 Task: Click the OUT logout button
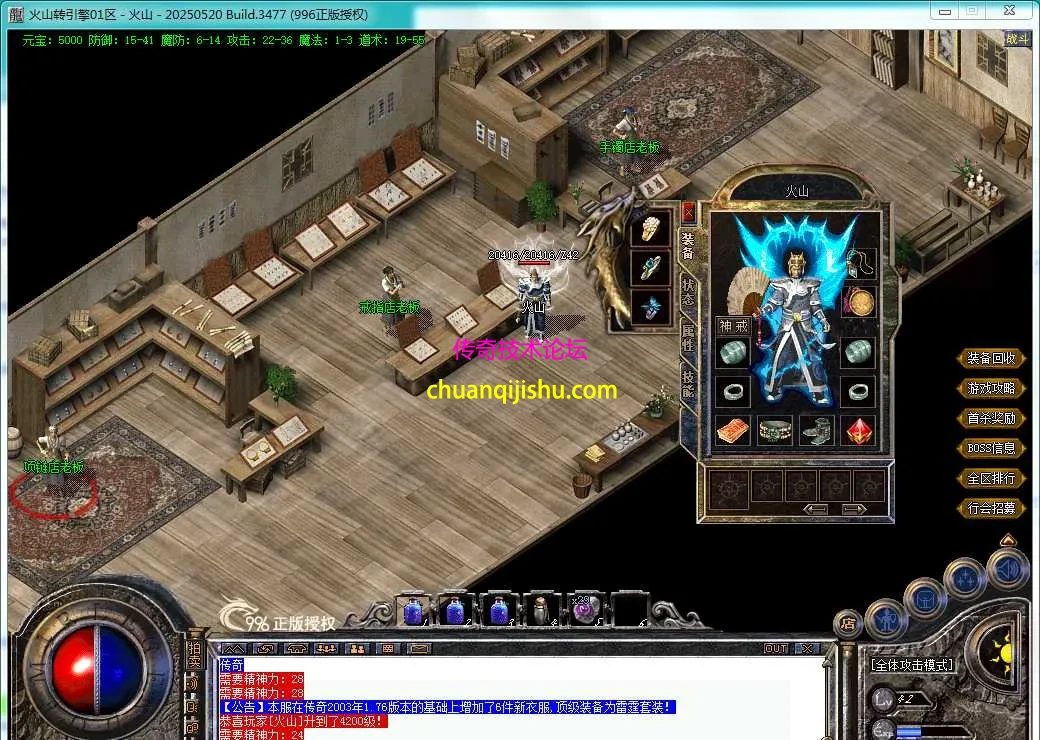(x=776, y=649)
